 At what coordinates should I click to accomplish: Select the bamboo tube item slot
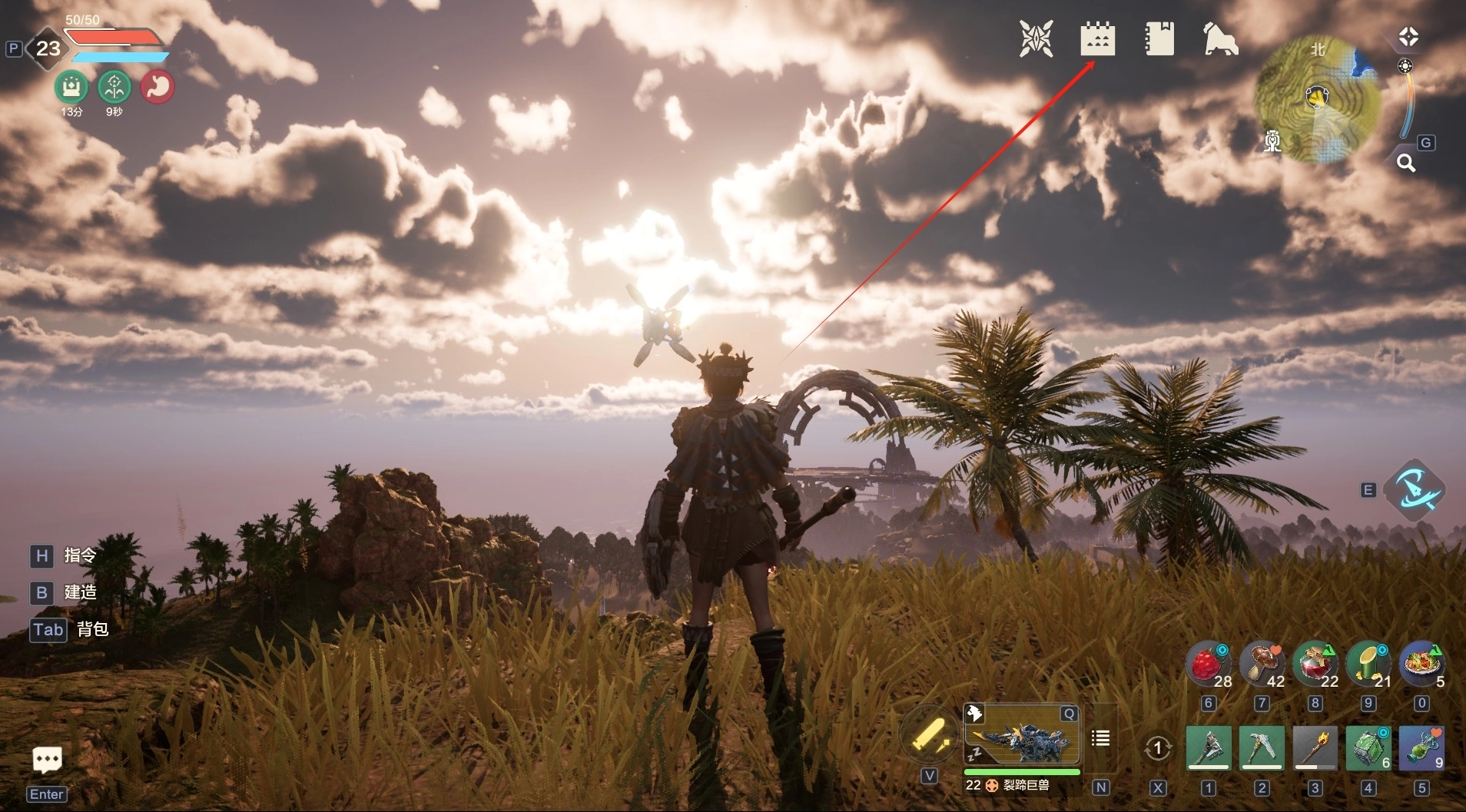click(x=1368, y=664)
